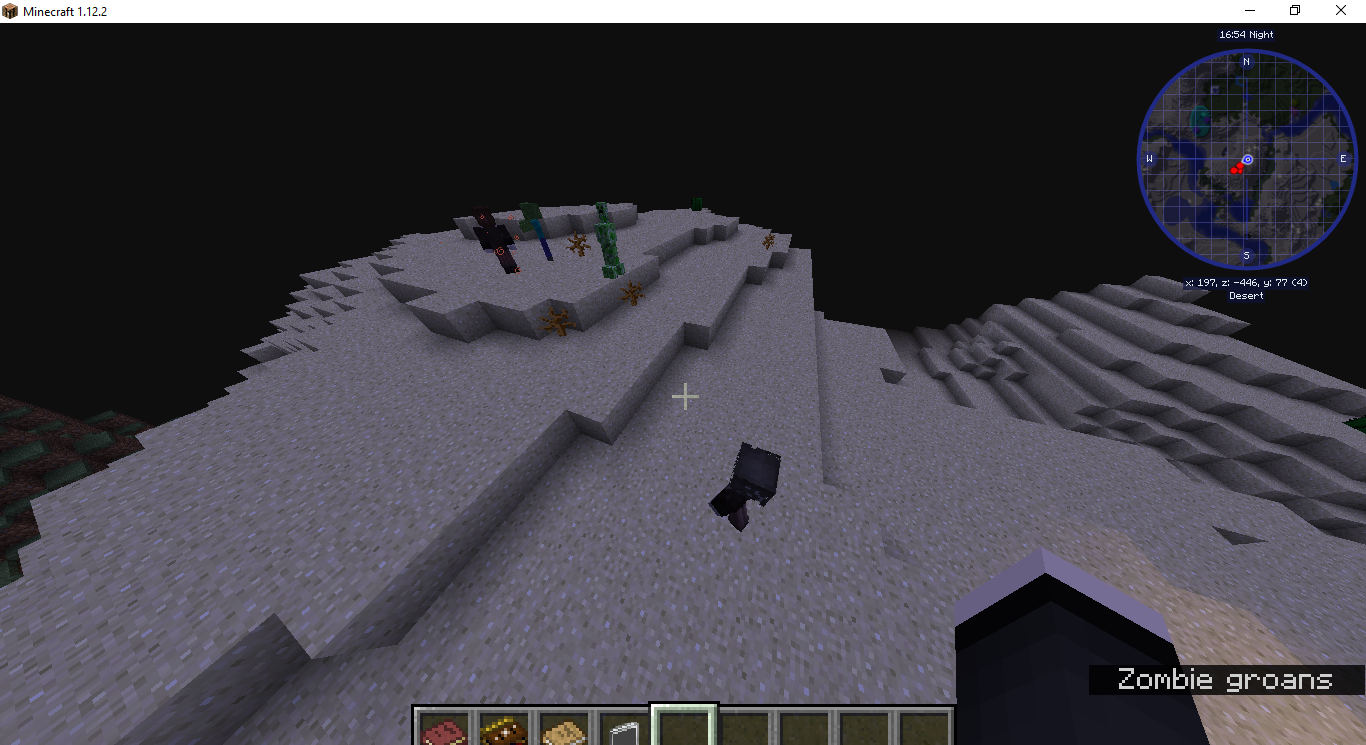Click the 16:54 Night time display
This screenshot has width=1366, height=745.
click(x=1245, y=33)
